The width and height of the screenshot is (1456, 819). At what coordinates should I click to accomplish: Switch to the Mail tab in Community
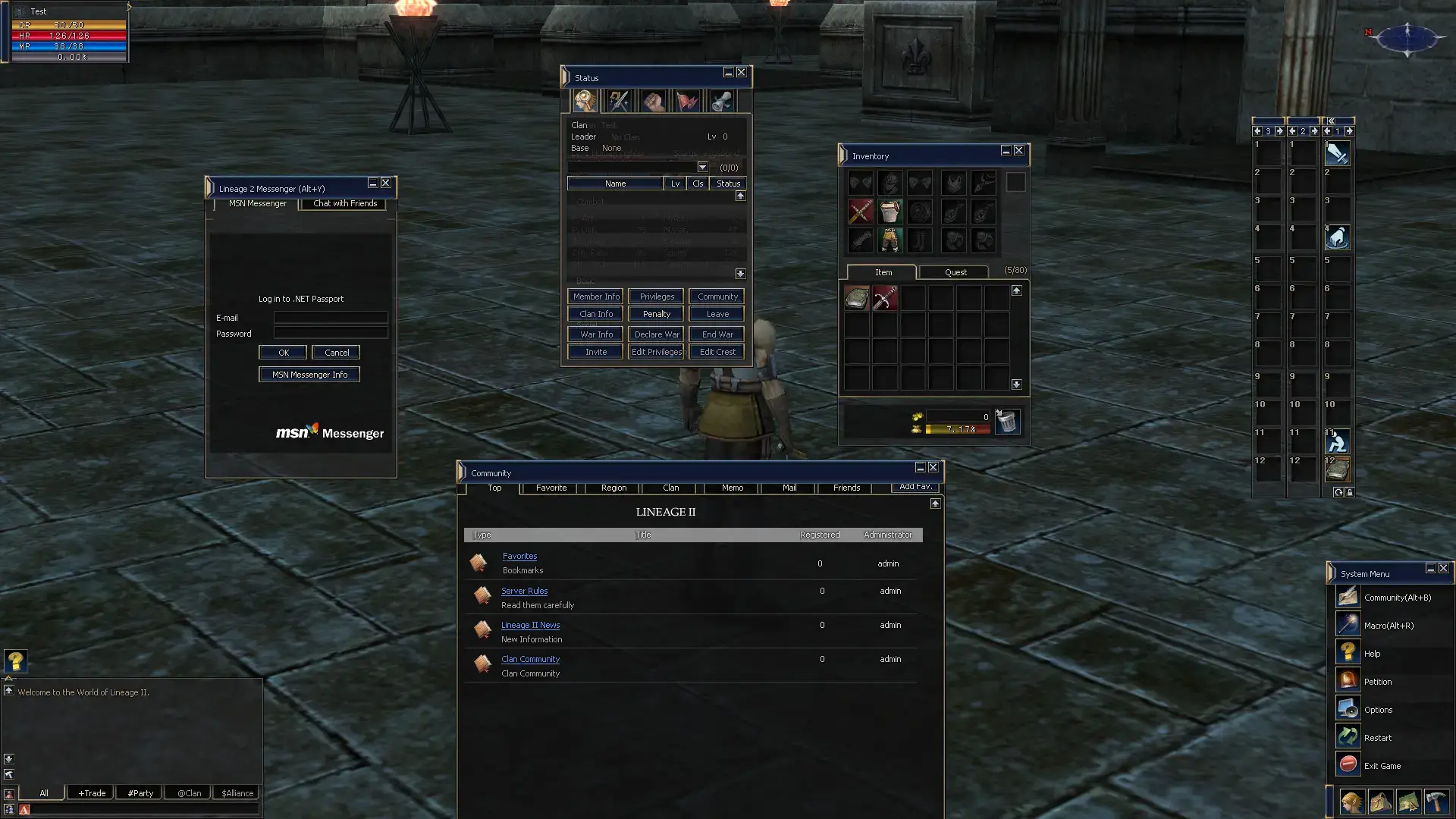(789, 488)
